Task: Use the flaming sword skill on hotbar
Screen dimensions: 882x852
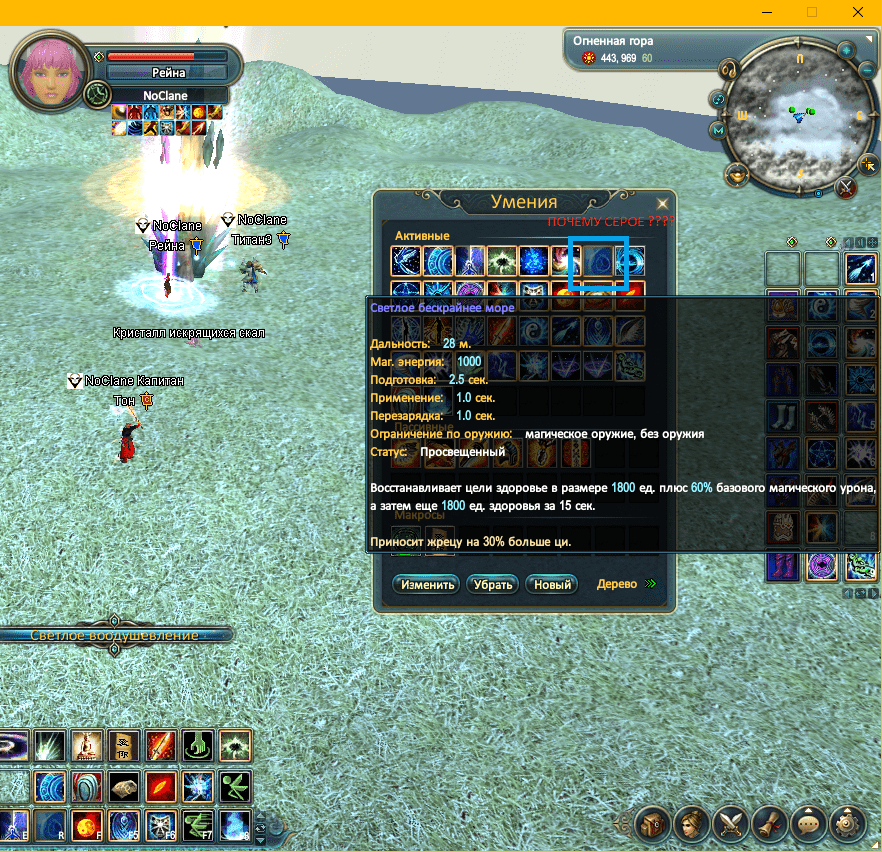Action: click(x=160, y=746)
